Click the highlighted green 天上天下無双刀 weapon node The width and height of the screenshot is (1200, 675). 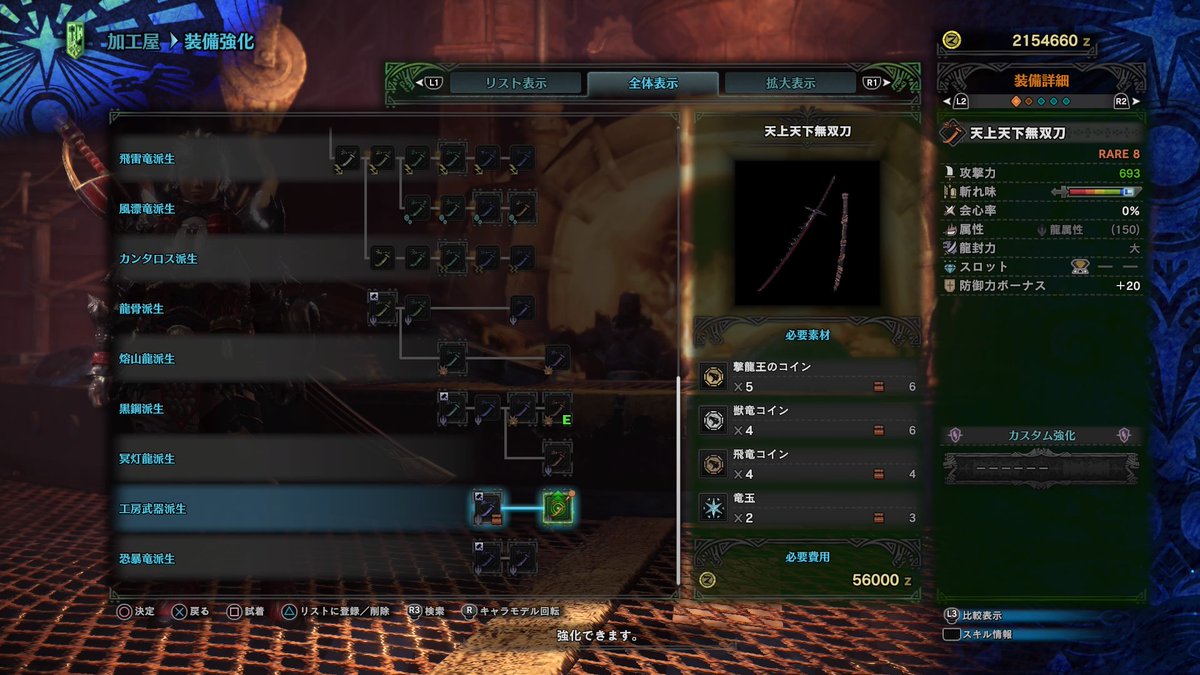click(557, 508)
